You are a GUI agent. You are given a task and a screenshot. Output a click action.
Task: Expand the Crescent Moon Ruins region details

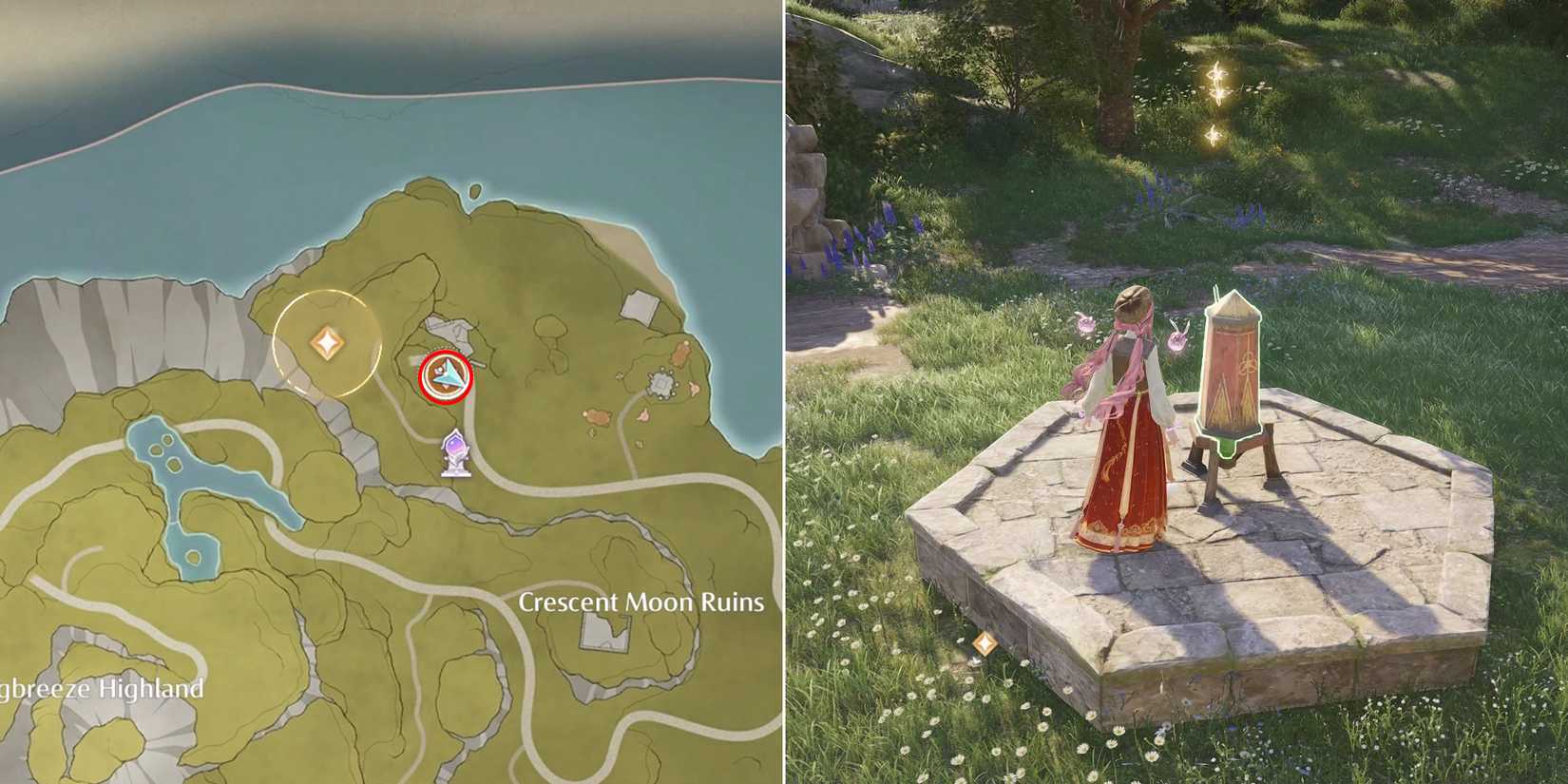click(x=640, y=601)
